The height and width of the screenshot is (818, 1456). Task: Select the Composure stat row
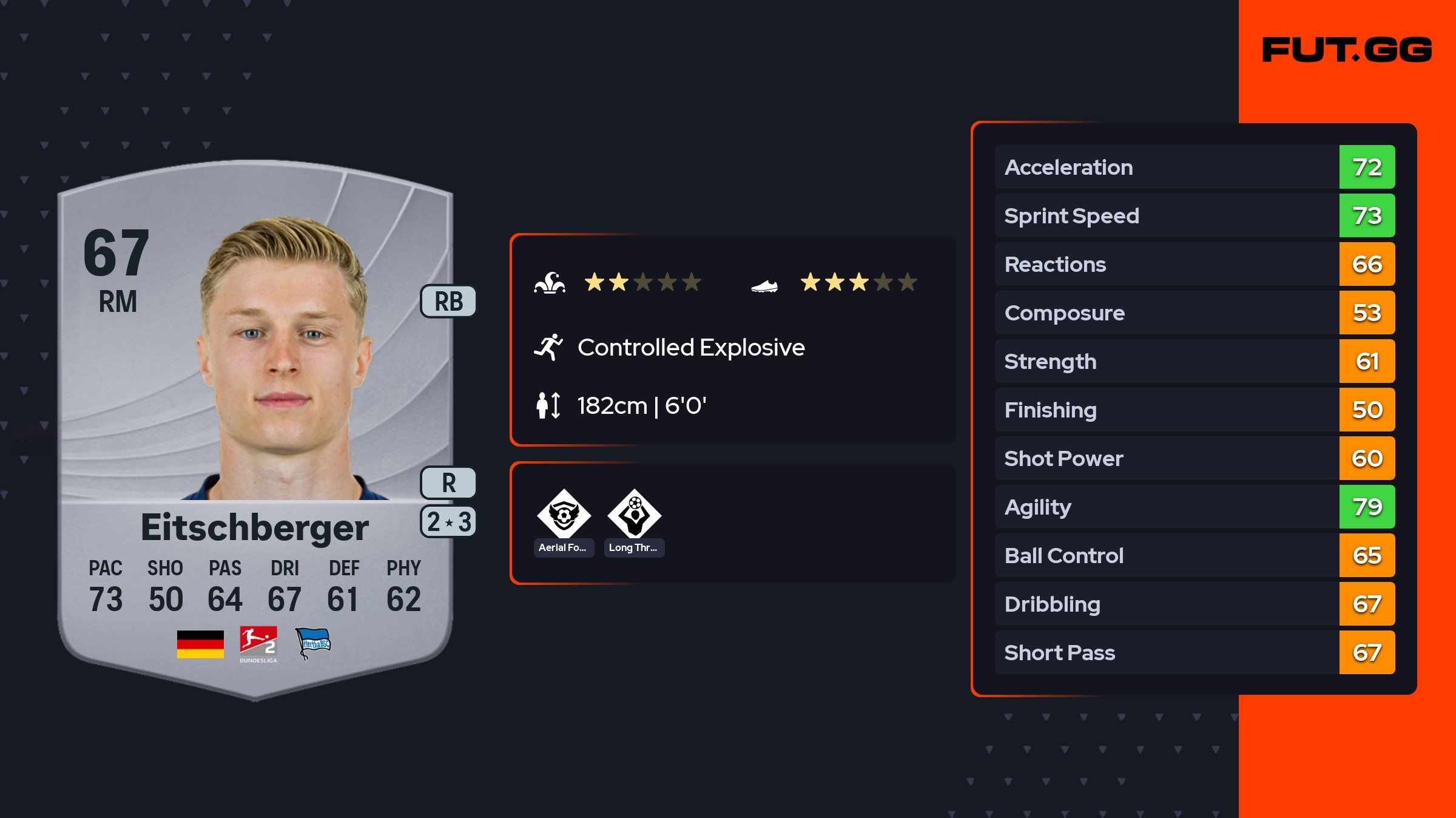click(1195, 313)
